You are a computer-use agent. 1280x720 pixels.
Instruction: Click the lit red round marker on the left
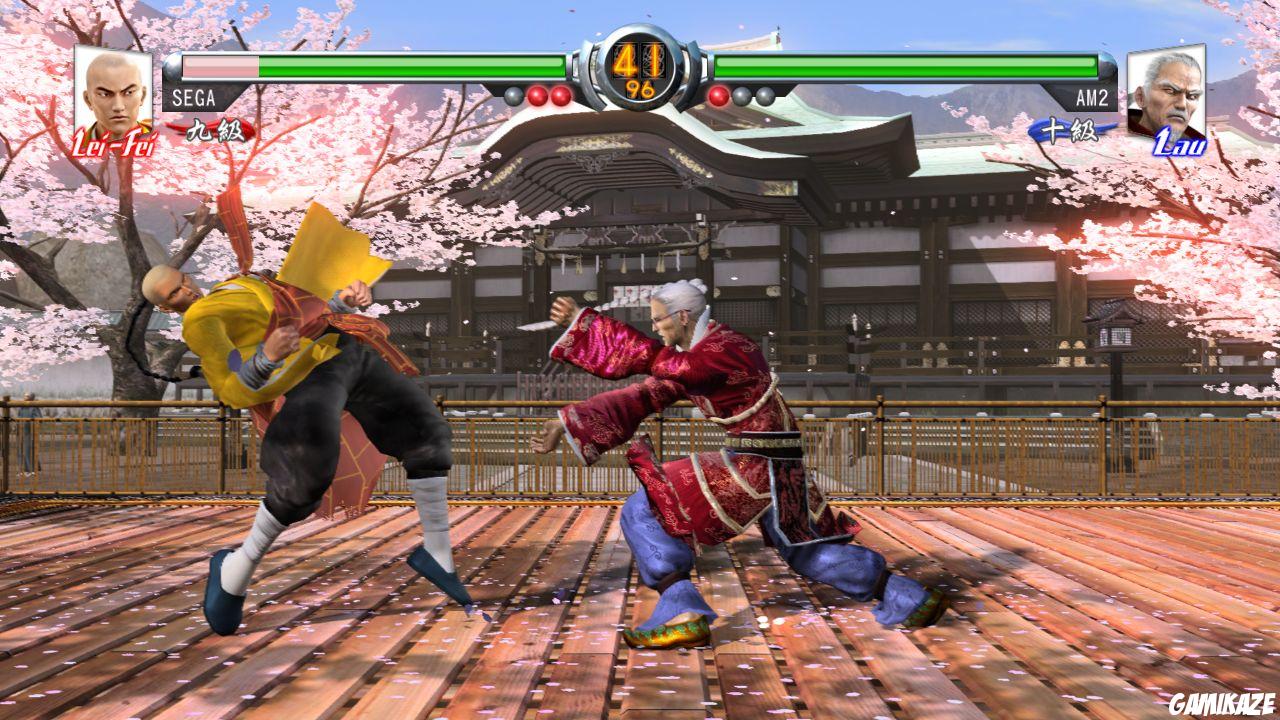click(x=538, y=95)
